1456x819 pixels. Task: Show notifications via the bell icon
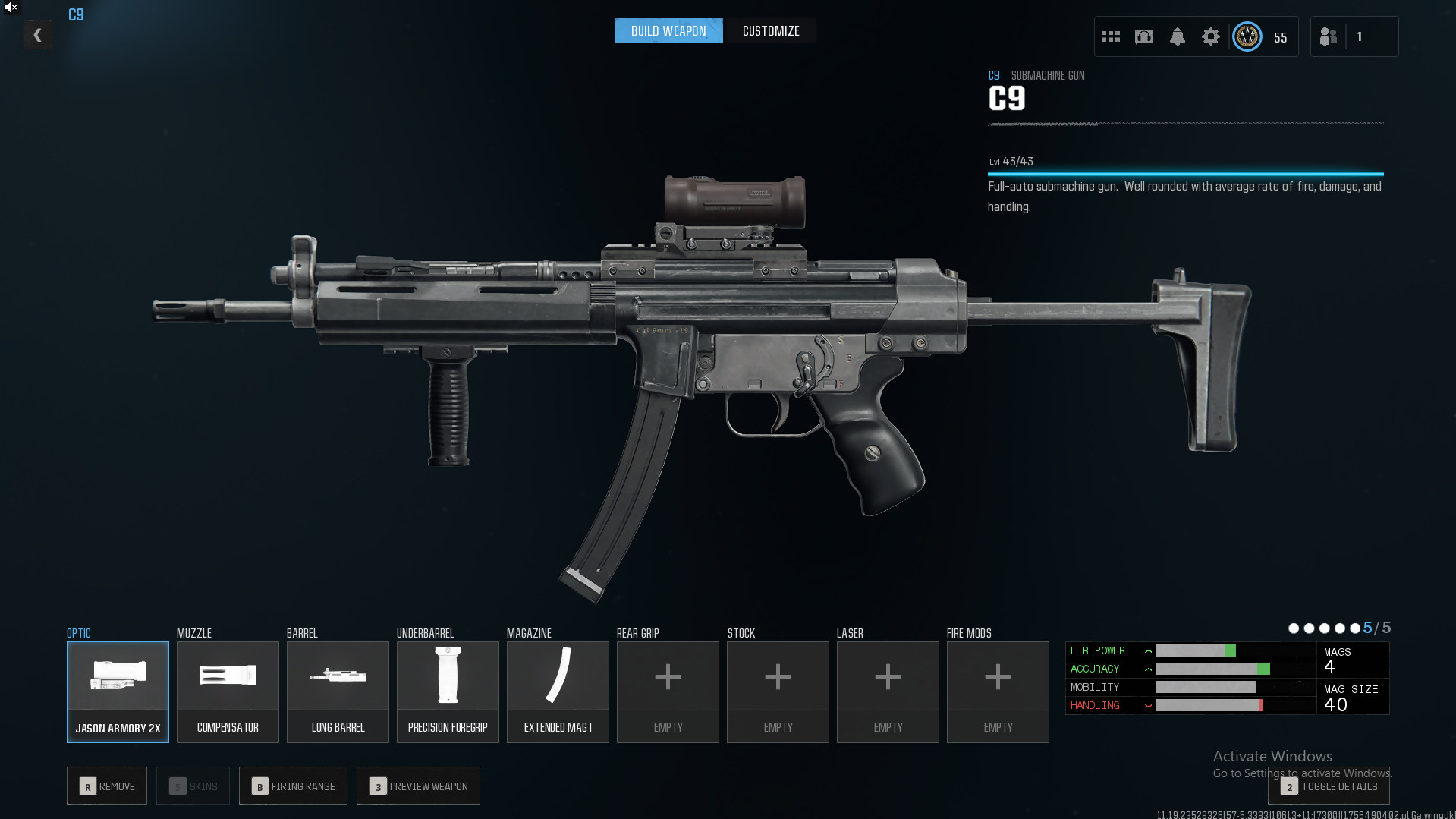point(1178,36)
